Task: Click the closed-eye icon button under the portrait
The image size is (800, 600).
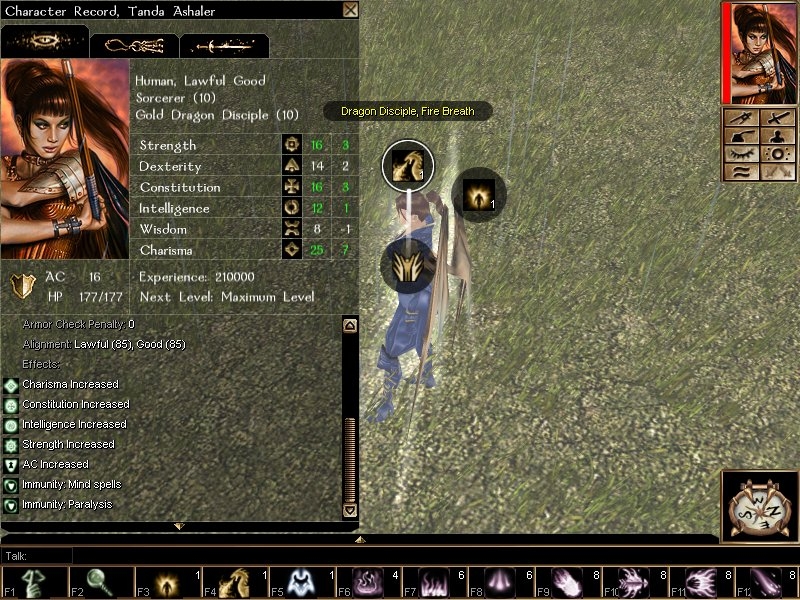Action: tap(742, 153)
